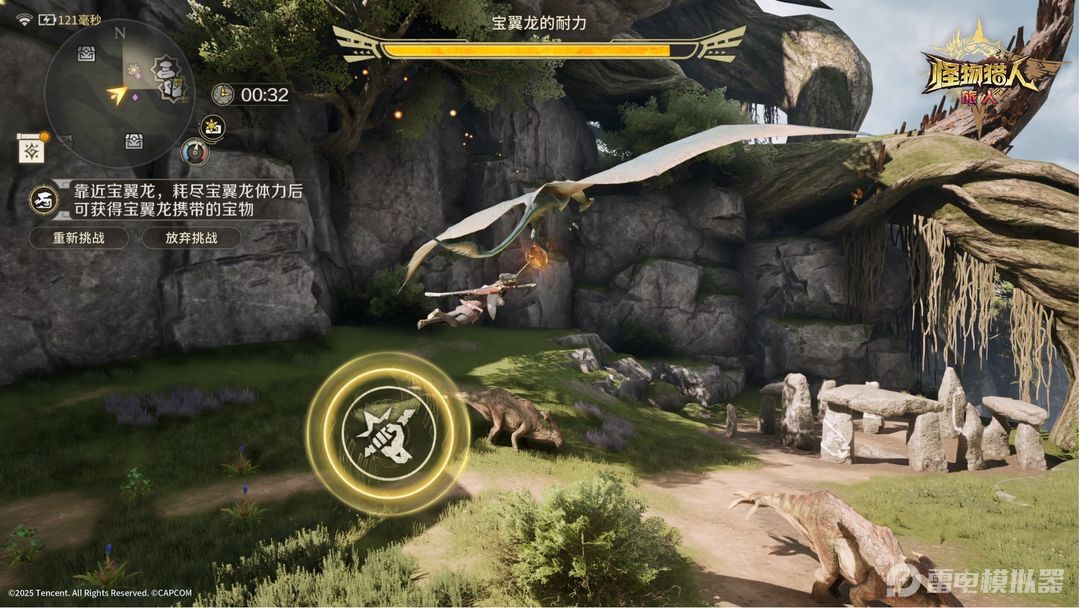Viewport: 1080px width, 608px height.
Task: Tap the upper treasure chest minimap marker
Action: [x=86, y=53]
